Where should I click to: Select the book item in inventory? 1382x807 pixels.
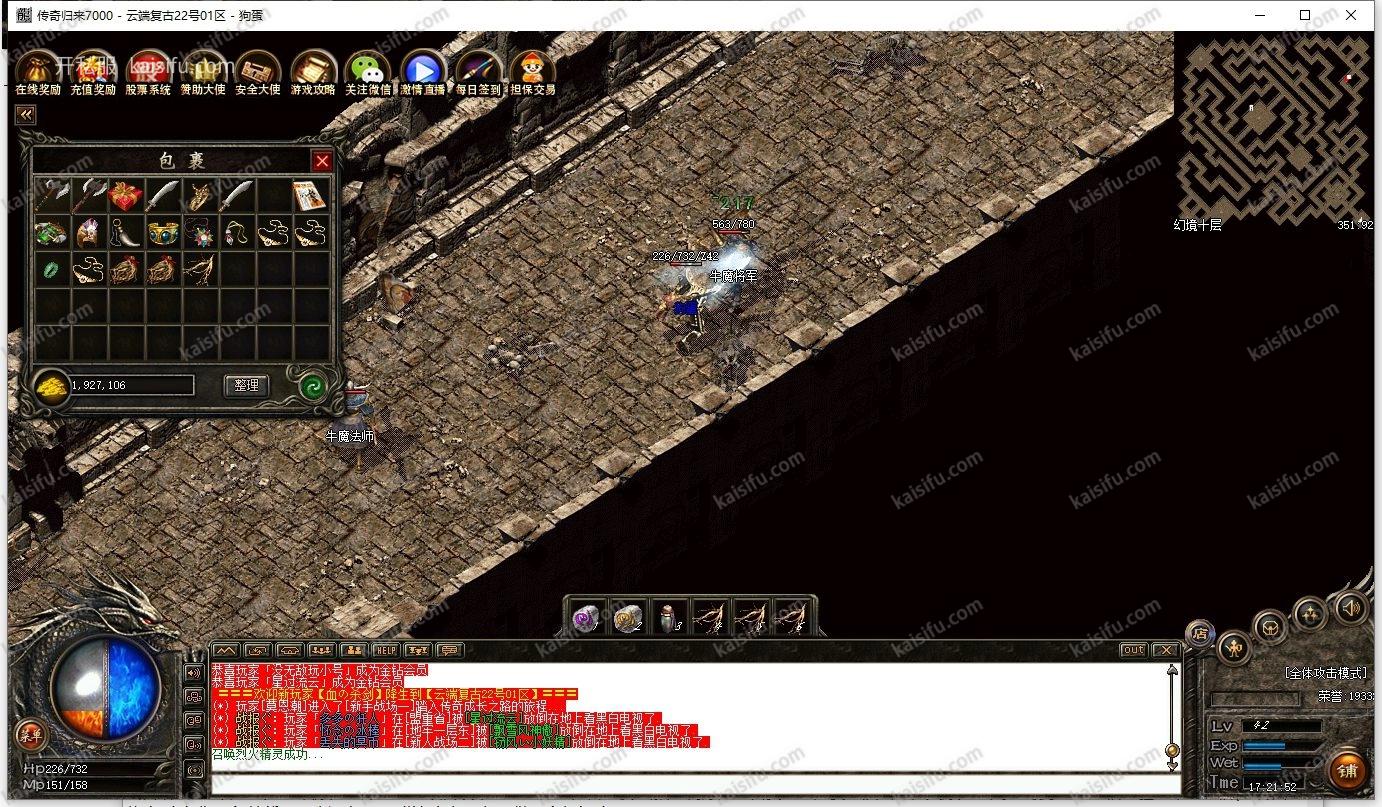[309, 196]
